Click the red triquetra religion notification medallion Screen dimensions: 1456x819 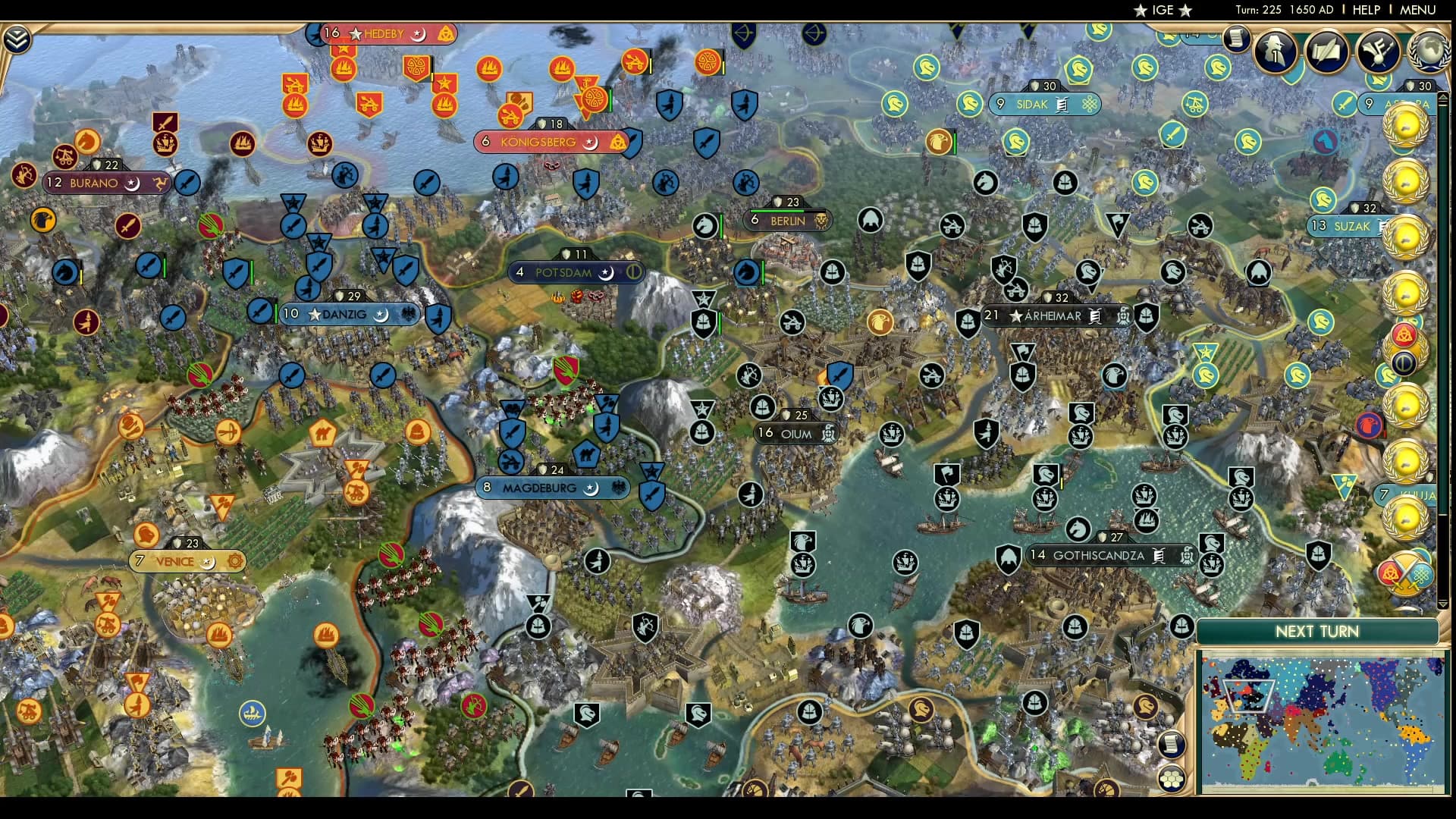pos(1404,334)
